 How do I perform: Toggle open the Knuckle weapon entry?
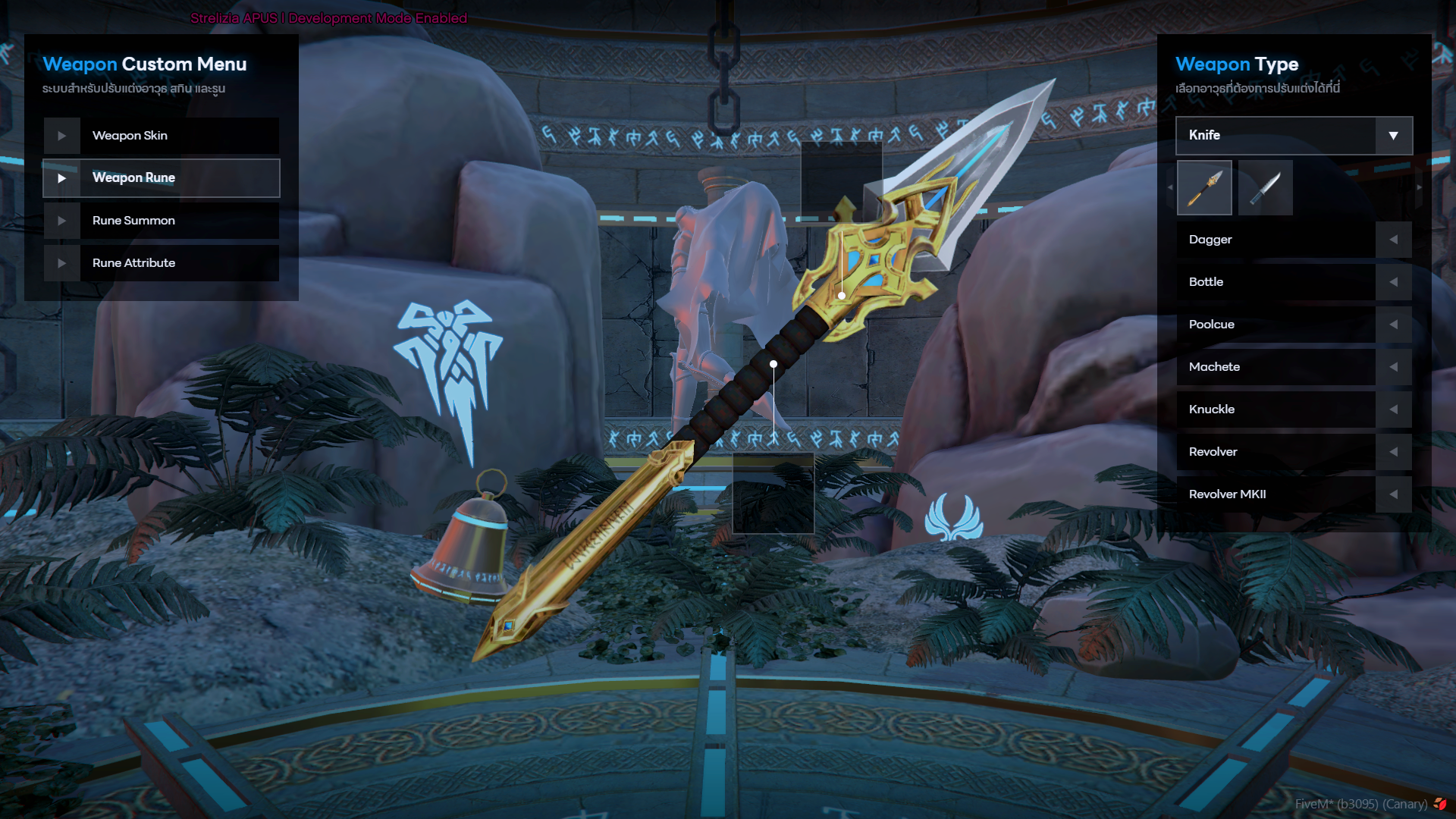click(1394, 409)
